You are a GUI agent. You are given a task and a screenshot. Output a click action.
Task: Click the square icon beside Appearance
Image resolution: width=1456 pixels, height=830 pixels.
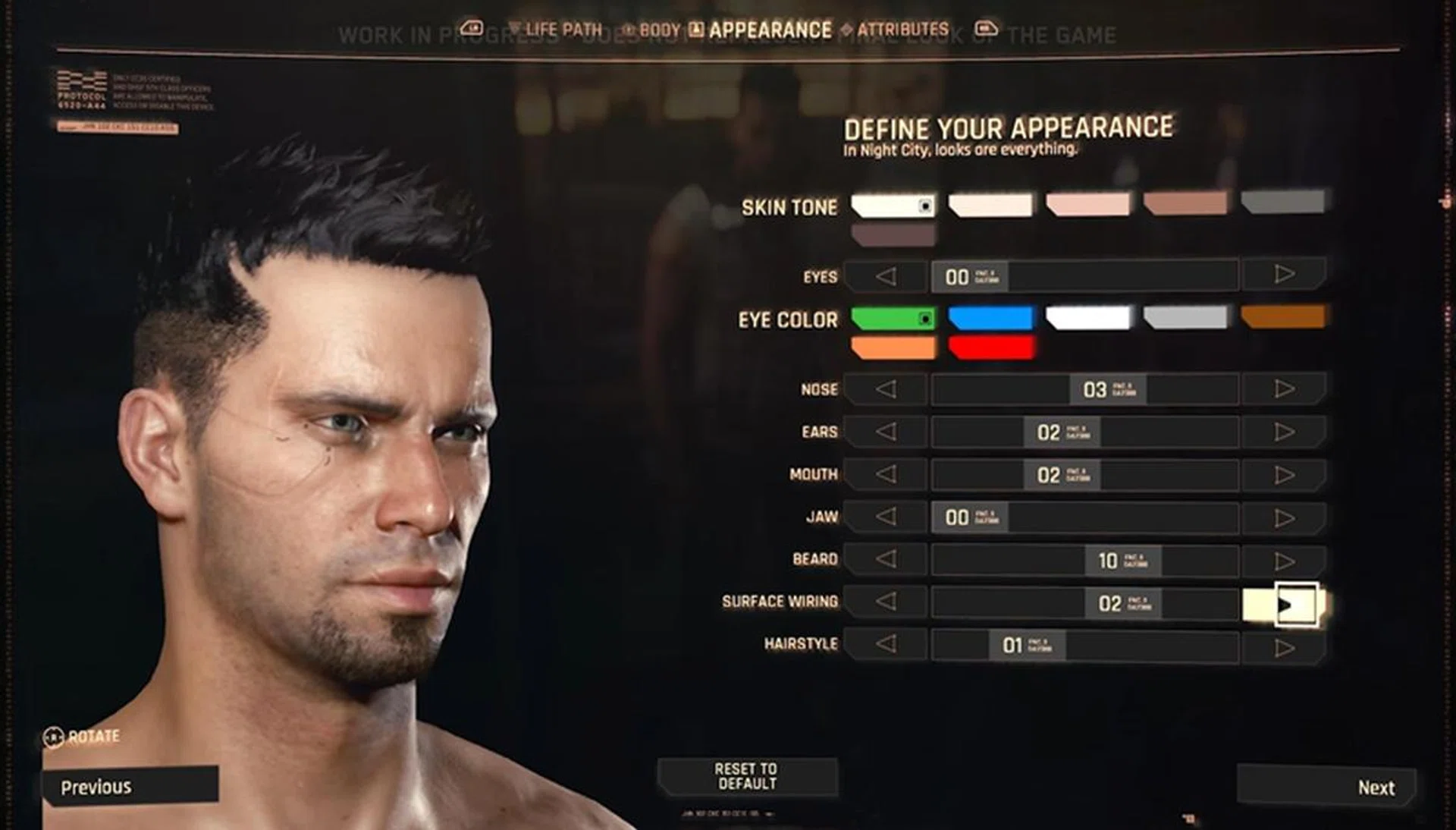(x=698, y=30)
